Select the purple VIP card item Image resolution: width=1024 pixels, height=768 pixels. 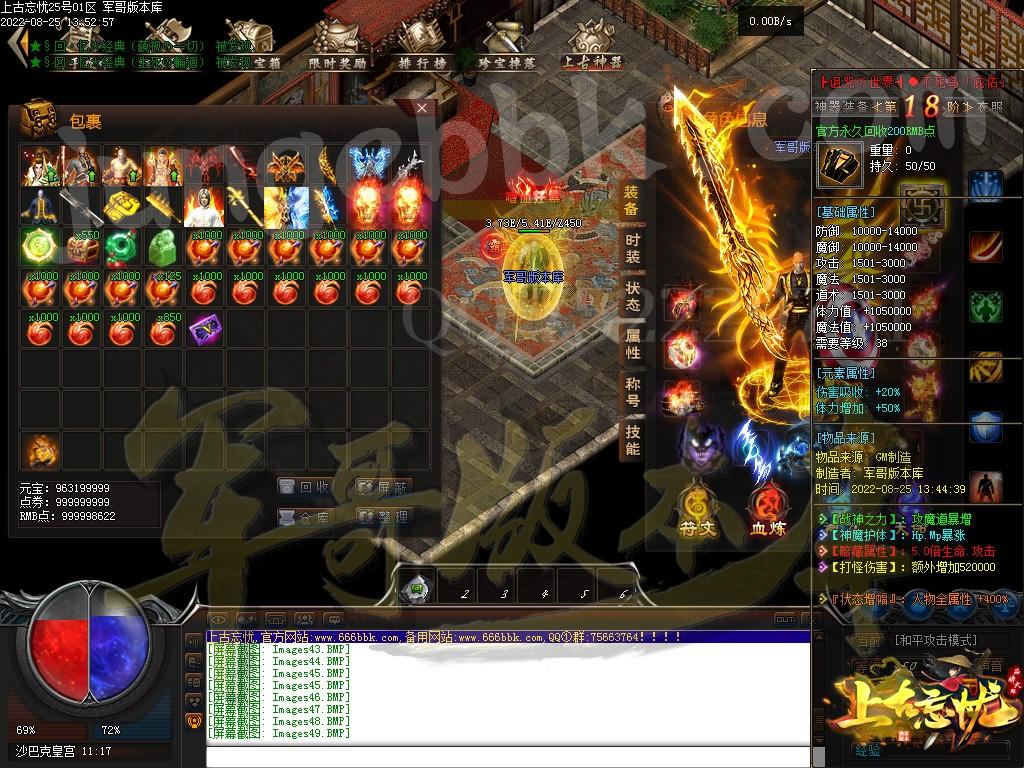click(x=204, y=327)
